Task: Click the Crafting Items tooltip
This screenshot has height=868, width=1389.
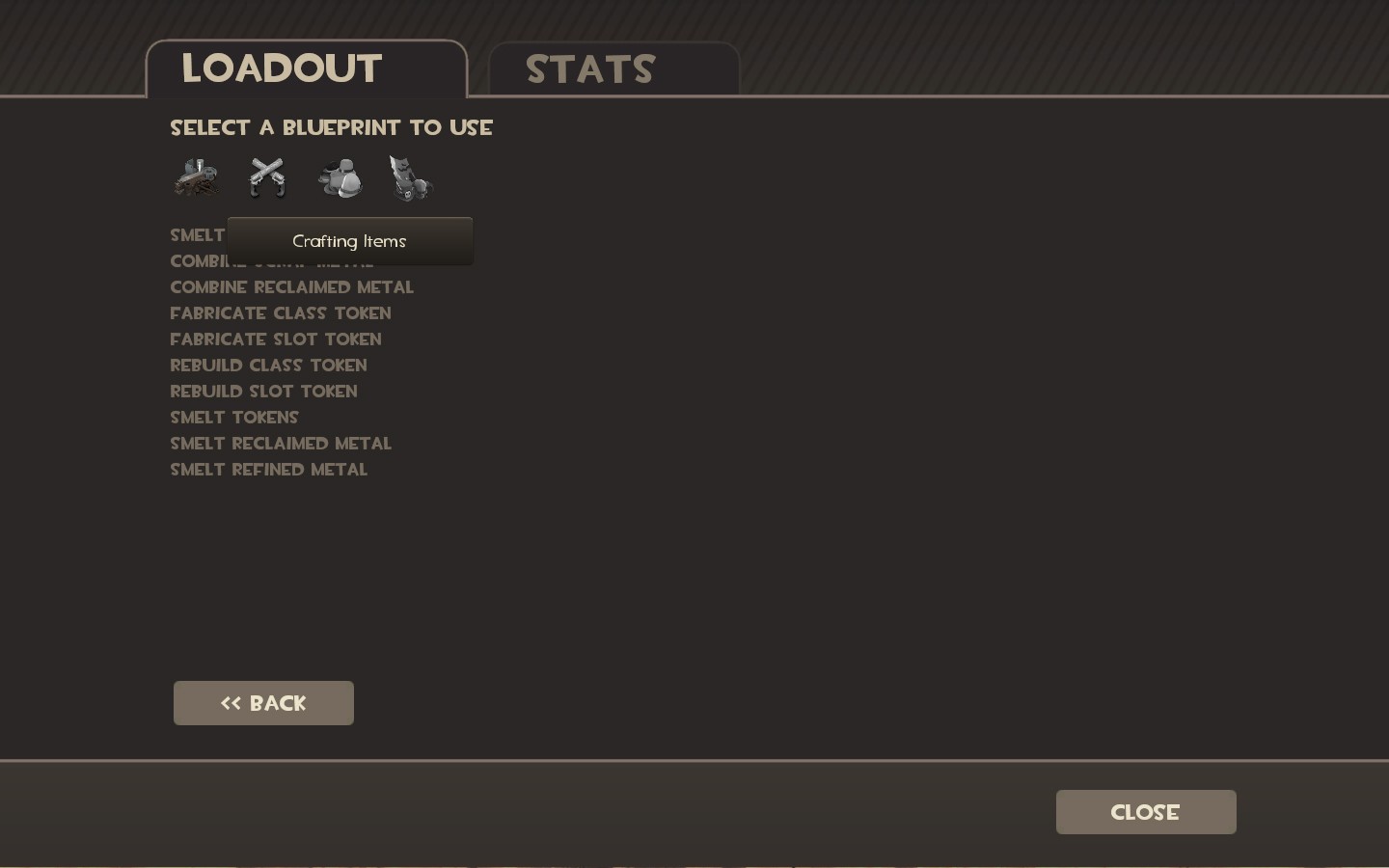Action: [x=349, y=241]
